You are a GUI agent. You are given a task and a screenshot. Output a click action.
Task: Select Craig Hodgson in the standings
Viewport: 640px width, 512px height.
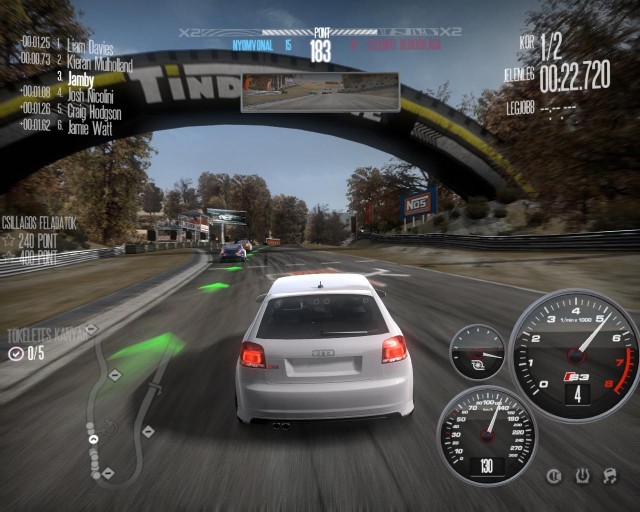click(x=95, y=110)
